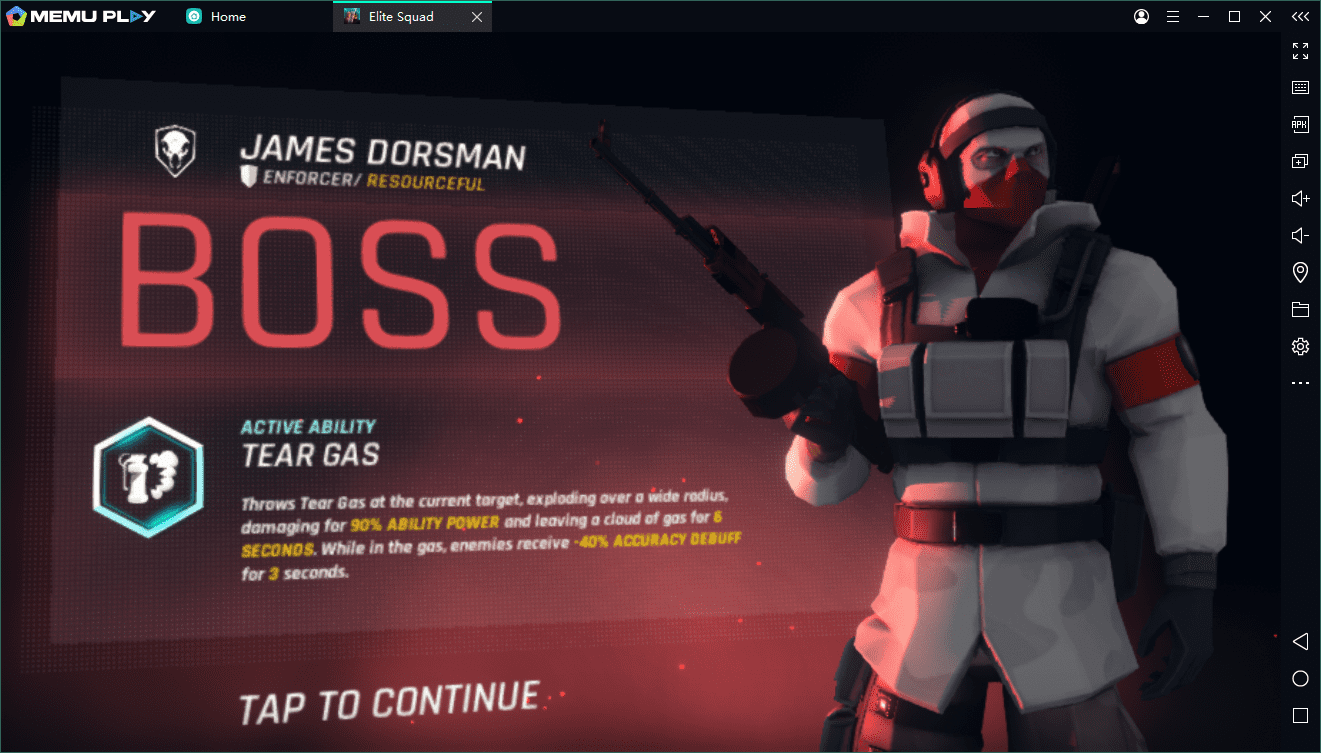Open the Android recent apps square
This screenshot has width=1321, height=753.
(x=1300, y=716)
